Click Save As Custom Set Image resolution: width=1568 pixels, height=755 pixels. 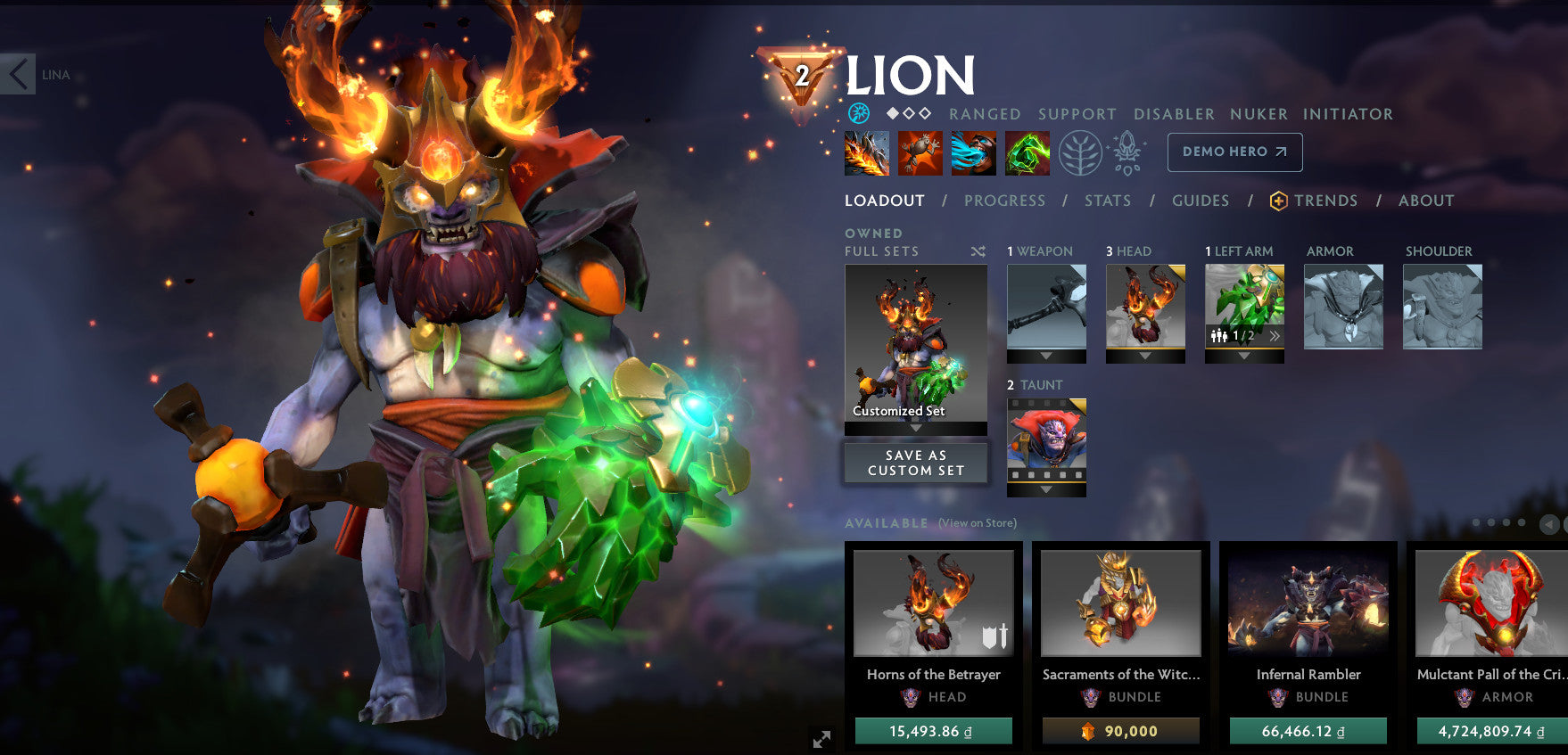tap(915, 462)
